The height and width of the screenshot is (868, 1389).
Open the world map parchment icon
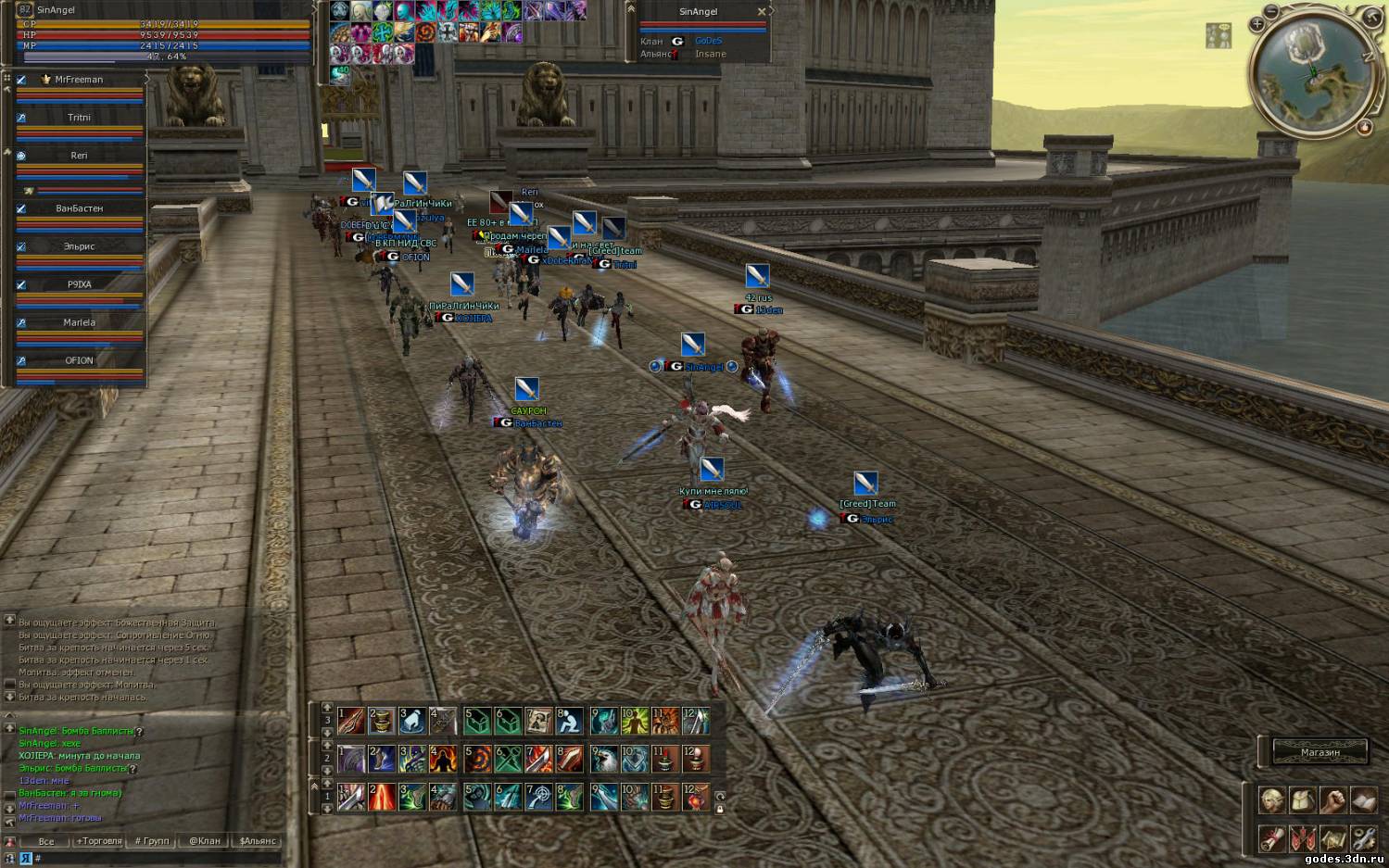pos(1332,838)
